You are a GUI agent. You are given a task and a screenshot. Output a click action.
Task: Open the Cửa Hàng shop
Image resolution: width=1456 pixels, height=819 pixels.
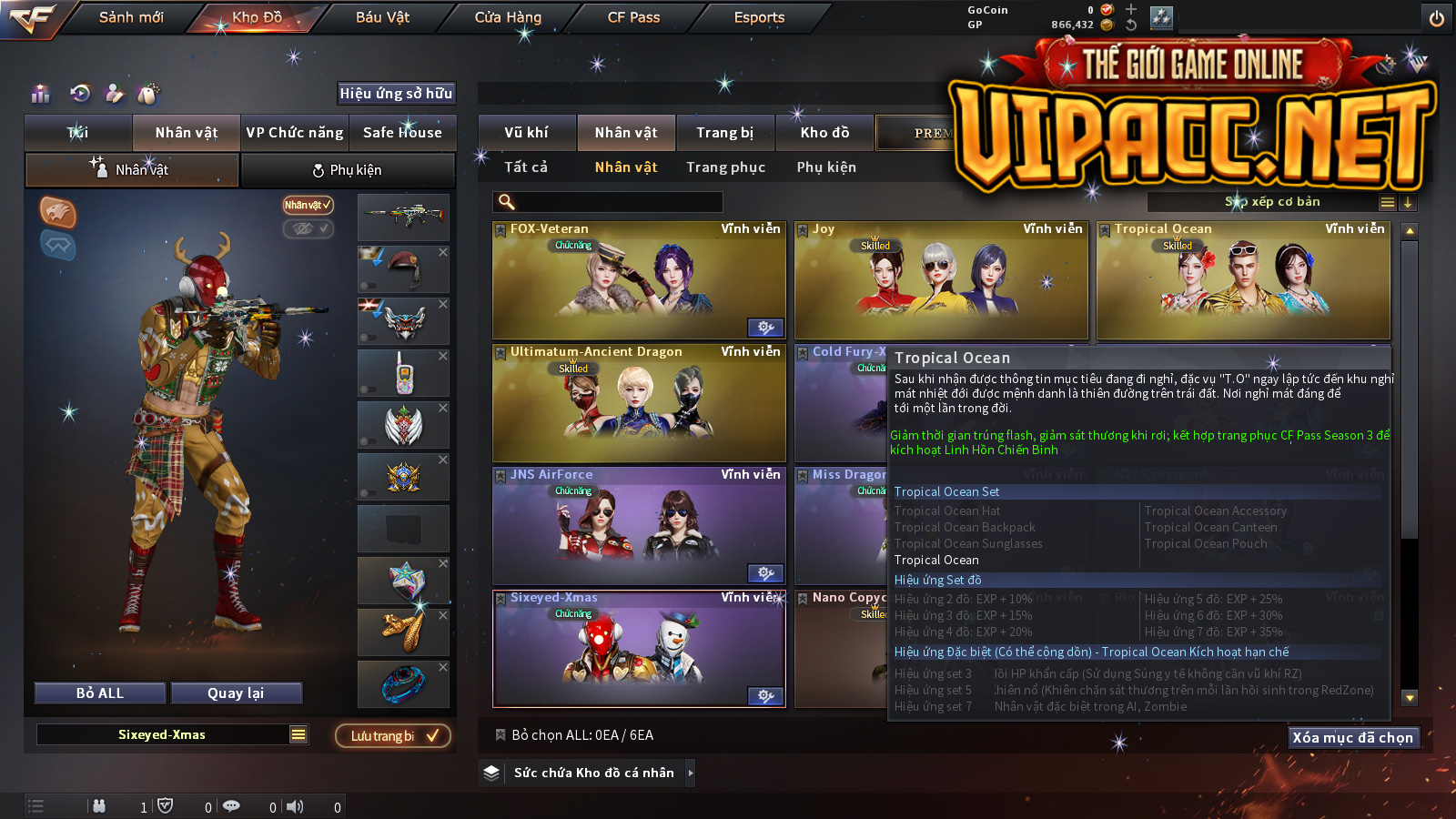coord(508,17)
